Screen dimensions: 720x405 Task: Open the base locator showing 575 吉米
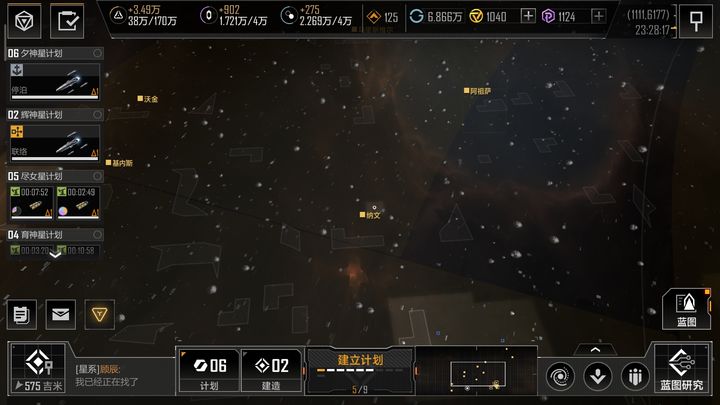[38, 369]
